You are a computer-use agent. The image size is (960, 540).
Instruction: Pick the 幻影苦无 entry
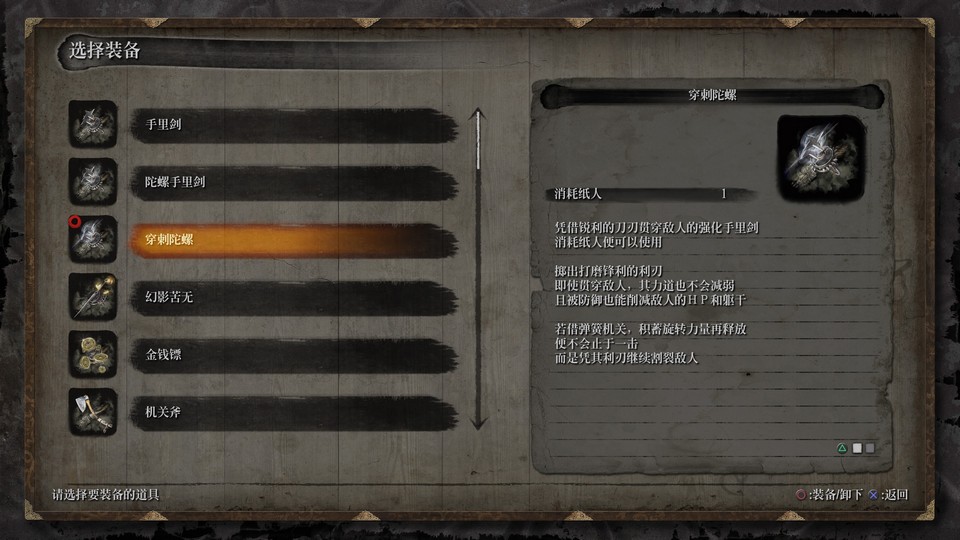tap(295, 297)
